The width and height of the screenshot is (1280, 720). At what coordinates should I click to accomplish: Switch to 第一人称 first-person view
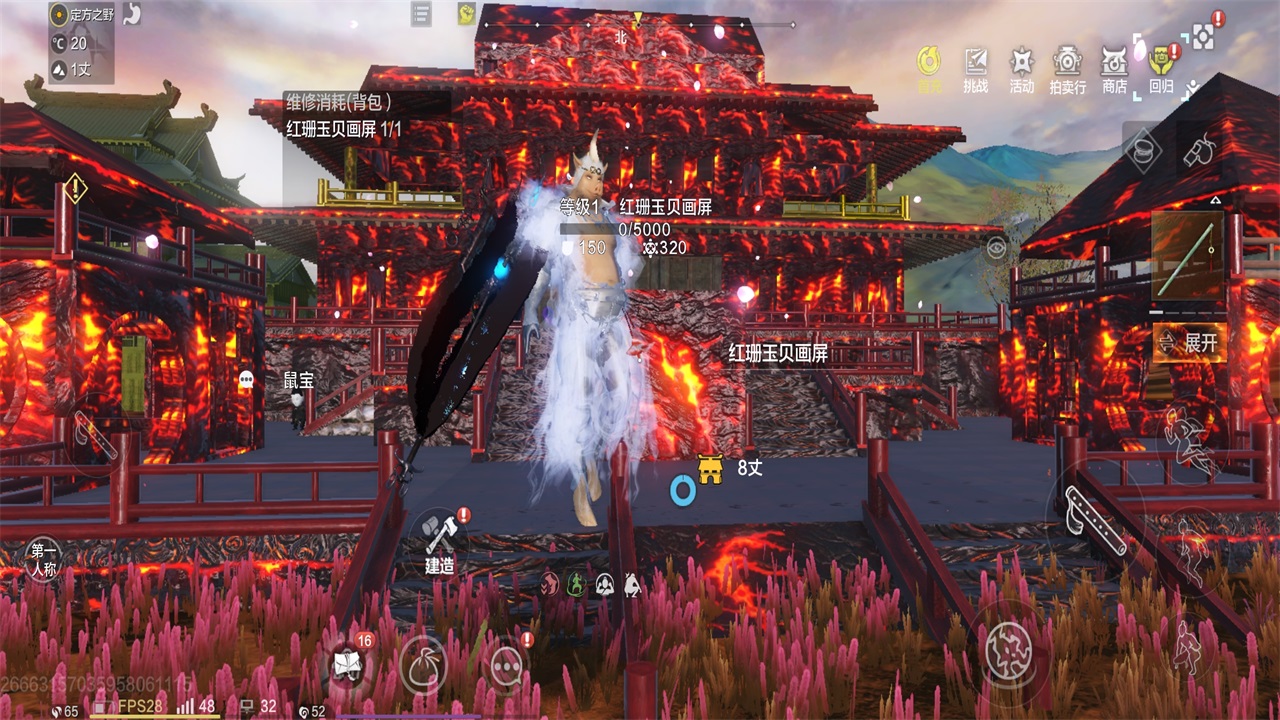(44, 559)
